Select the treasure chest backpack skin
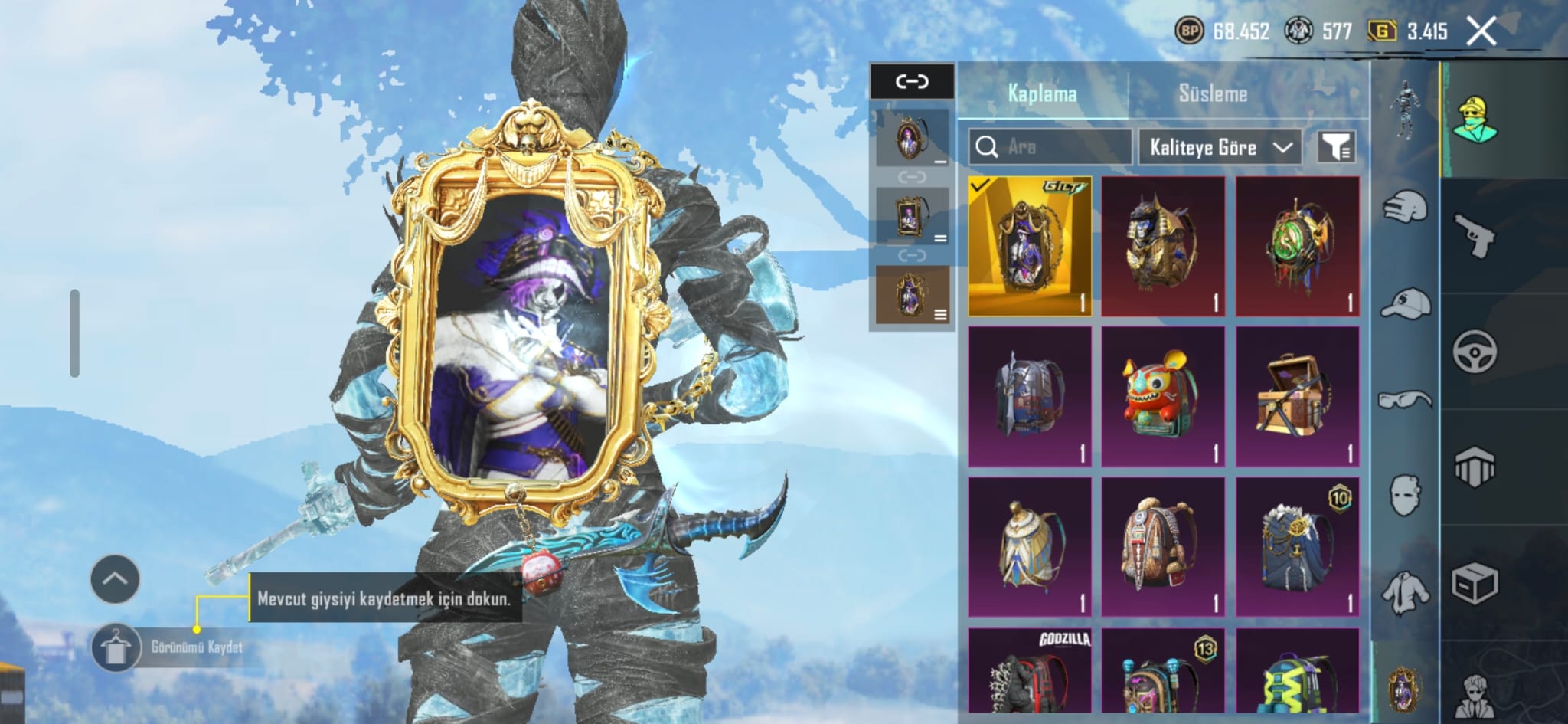Screen dimensions: 1568x724 pos(1297,397)
